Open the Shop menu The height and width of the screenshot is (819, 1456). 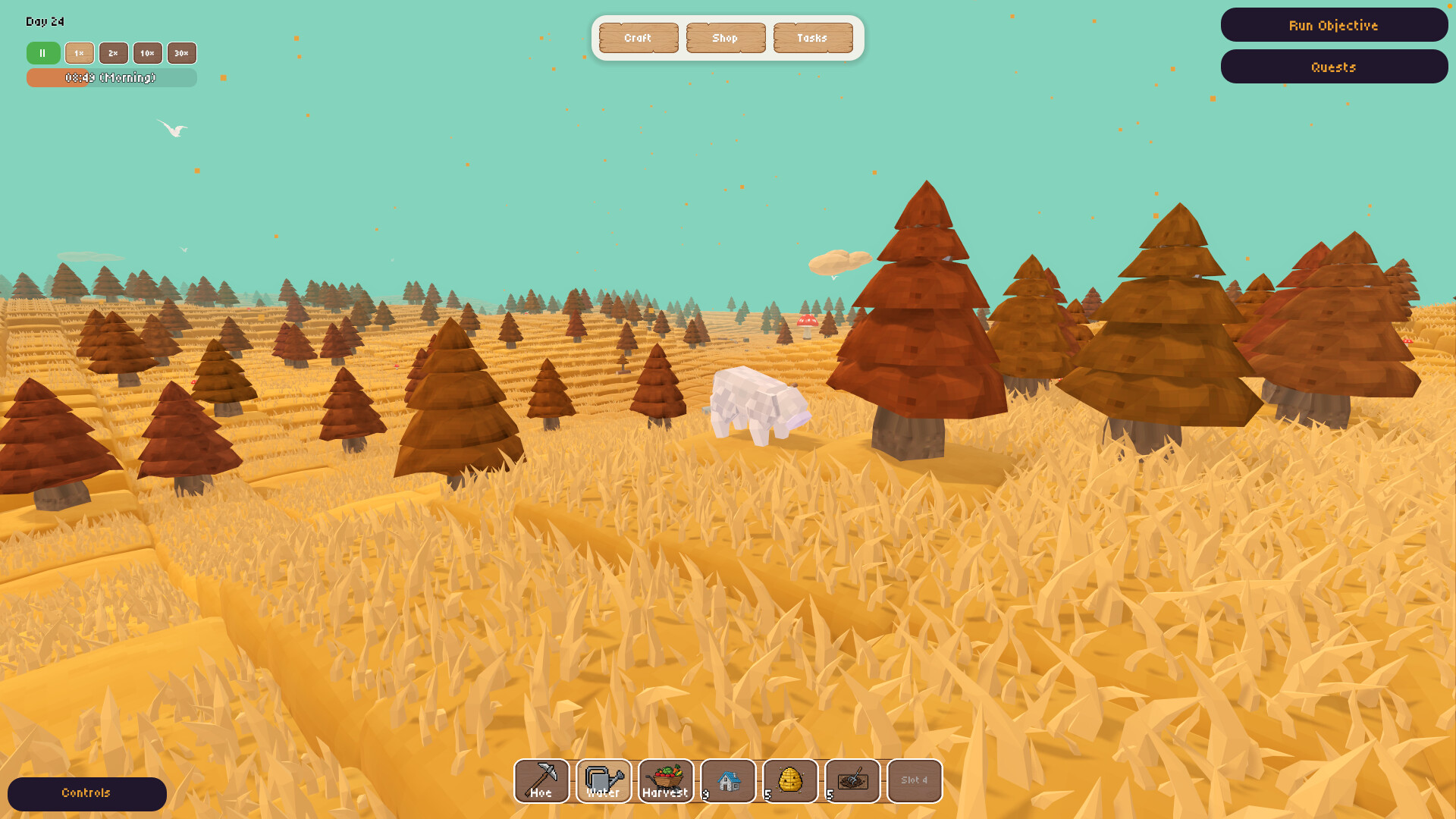[726, 37]
